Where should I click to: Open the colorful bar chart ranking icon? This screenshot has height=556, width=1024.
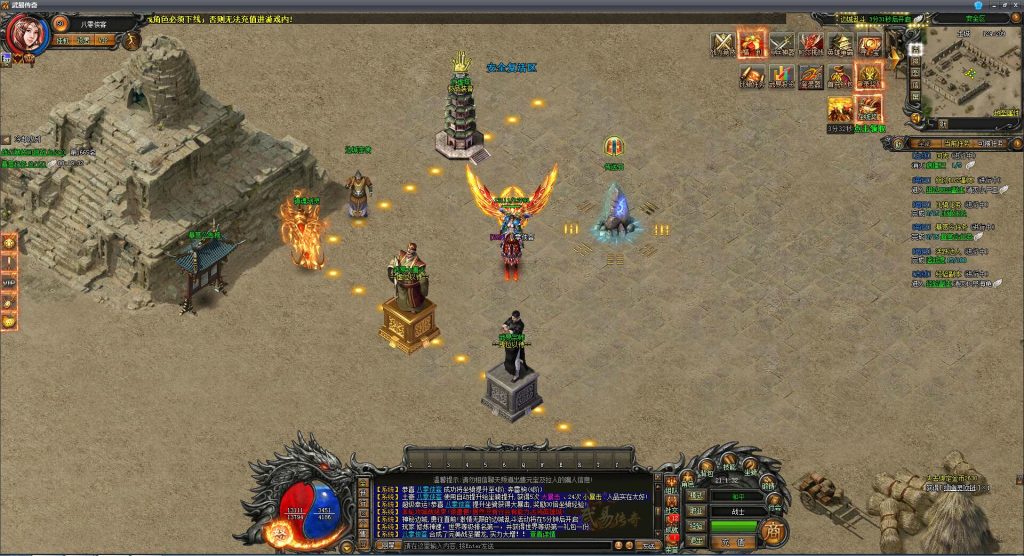[782, 76]
